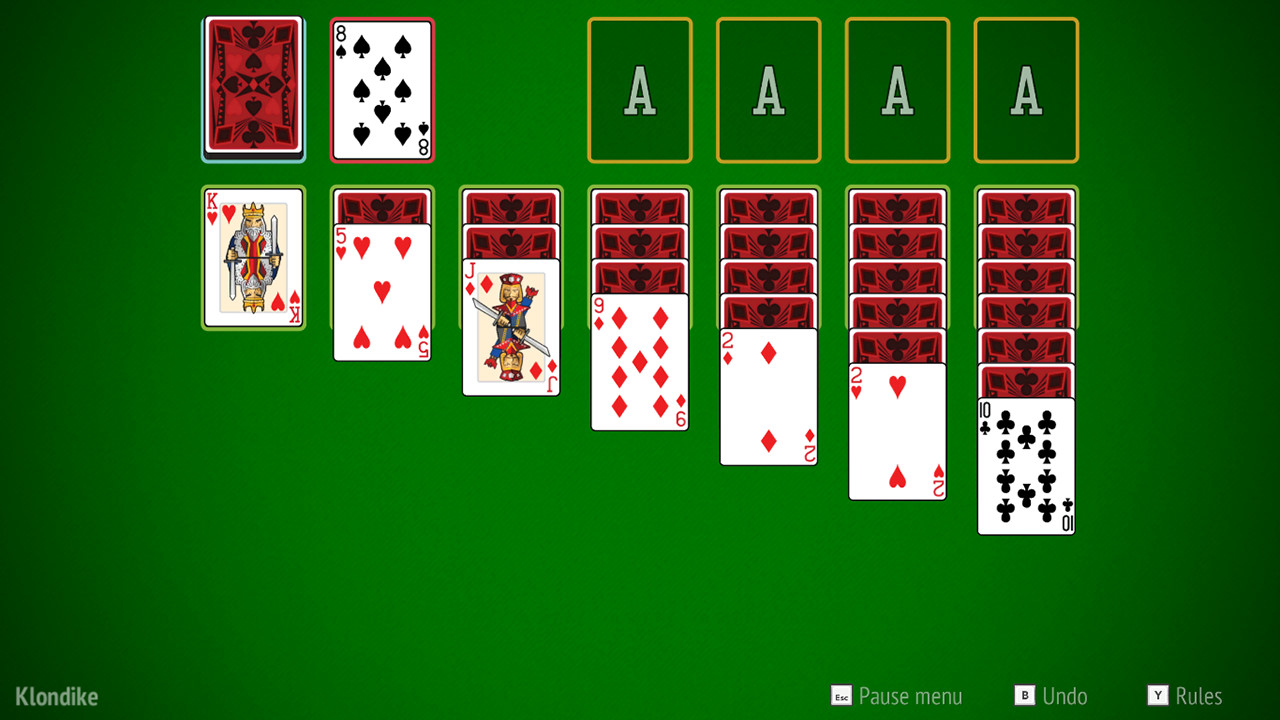This screenshot has height=720, width=1280.
Task: Click the rightmost Ace foundation slot
Action: (x=1025, y=88)
